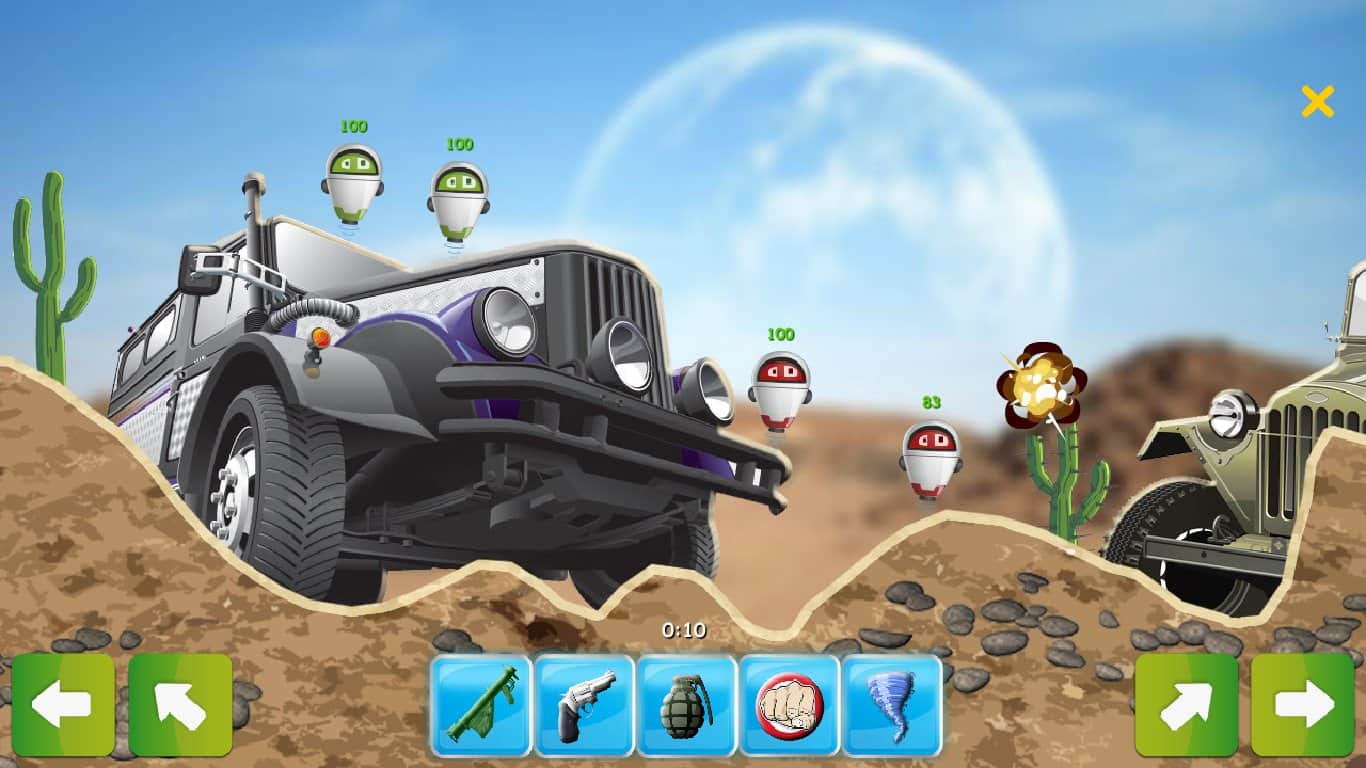Viewport: 1366px width, 768px height.
Task: Click the exploding flower near the cactus
Action: coord(1040,385)
